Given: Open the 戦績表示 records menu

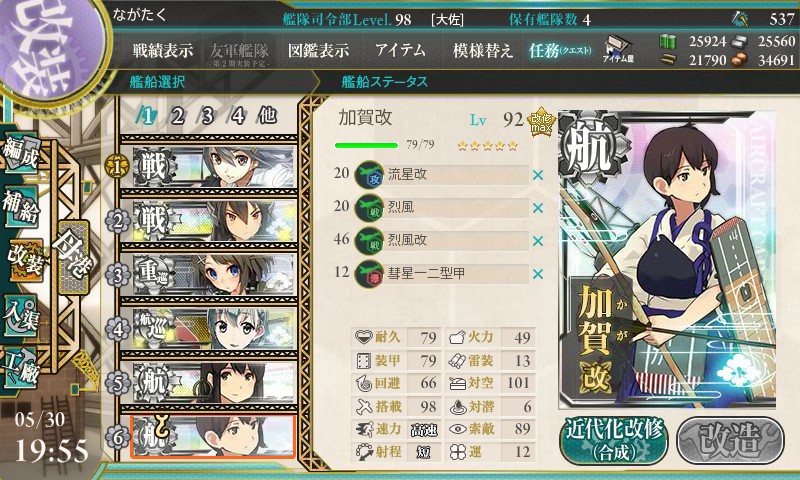Looking at the screenshot, I should [x=163, y=50].
